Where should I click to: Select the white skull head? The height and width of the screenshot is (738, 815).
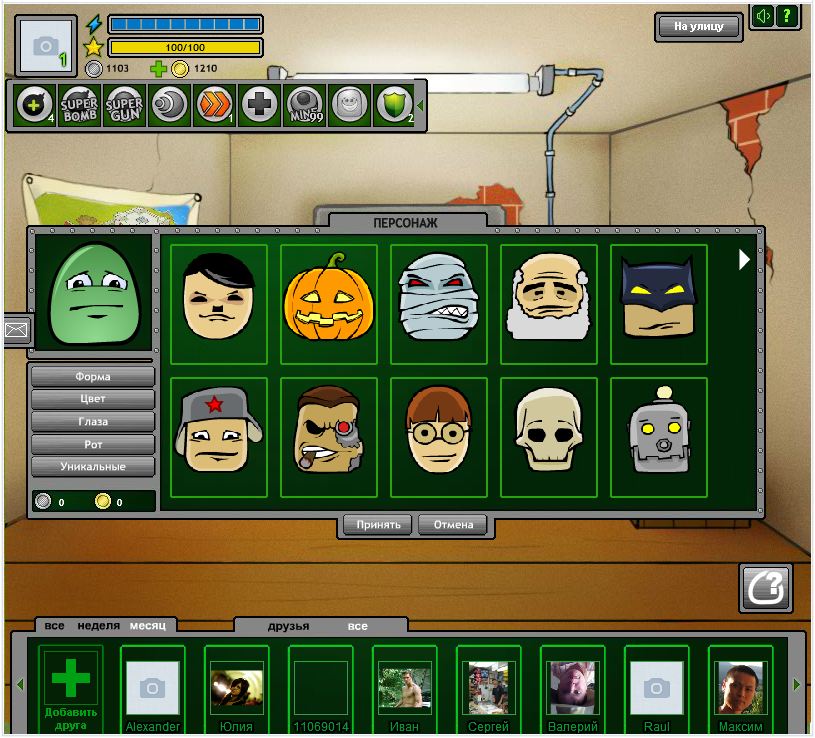pos(549,436)
